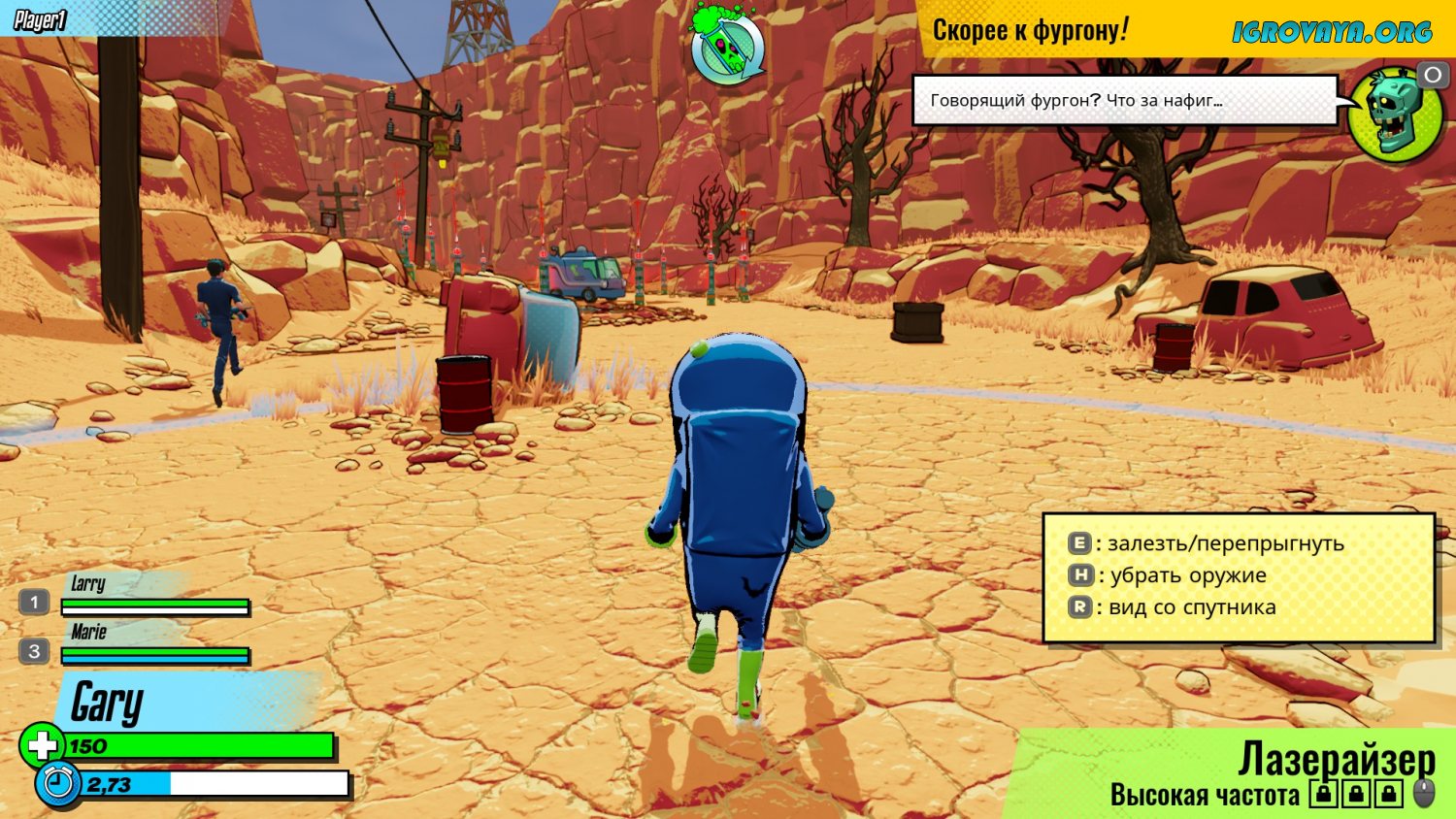1456x819 pixels.
Task: Click the IGROVAYA.ORG watermark
Action: click(1332, 32)
